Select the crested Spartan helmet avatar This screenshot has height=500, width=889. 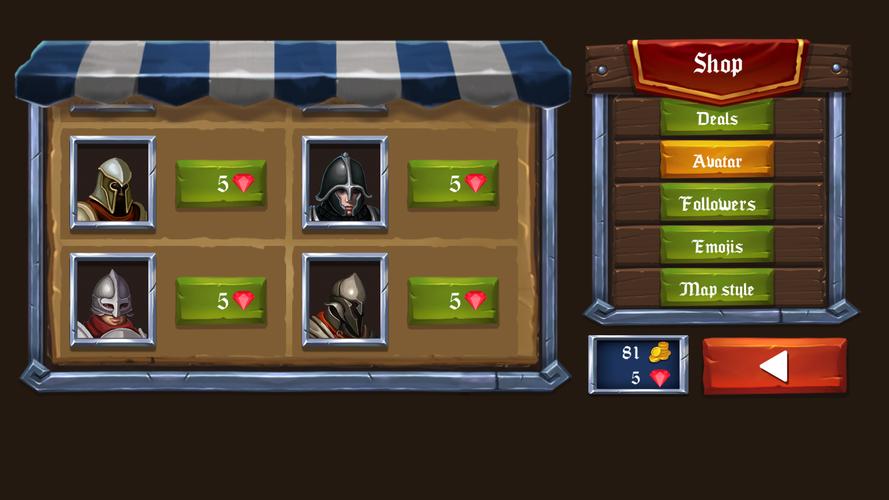pos(112,183)
